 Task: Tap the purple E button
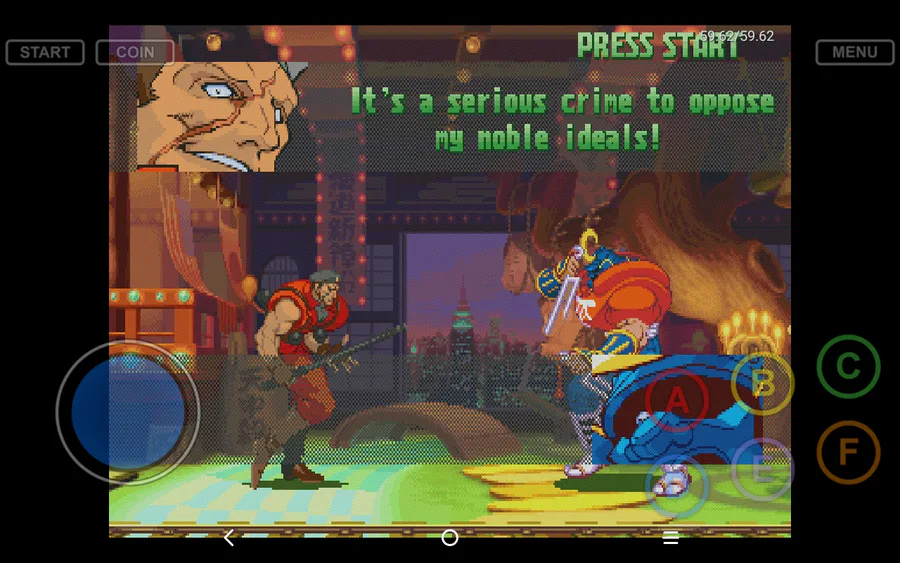point(762,469)
